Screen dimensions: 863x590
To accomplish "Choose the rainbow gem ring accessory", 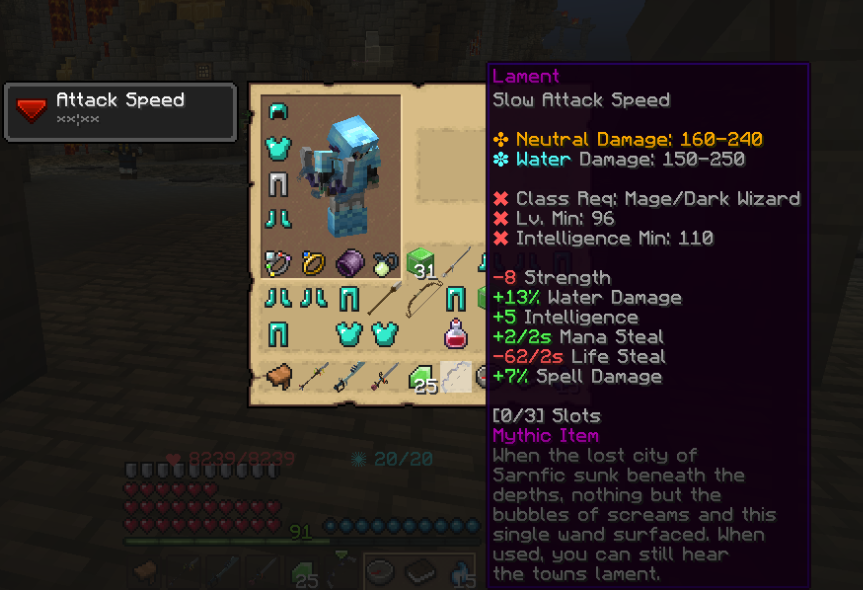I will [277, 263].
